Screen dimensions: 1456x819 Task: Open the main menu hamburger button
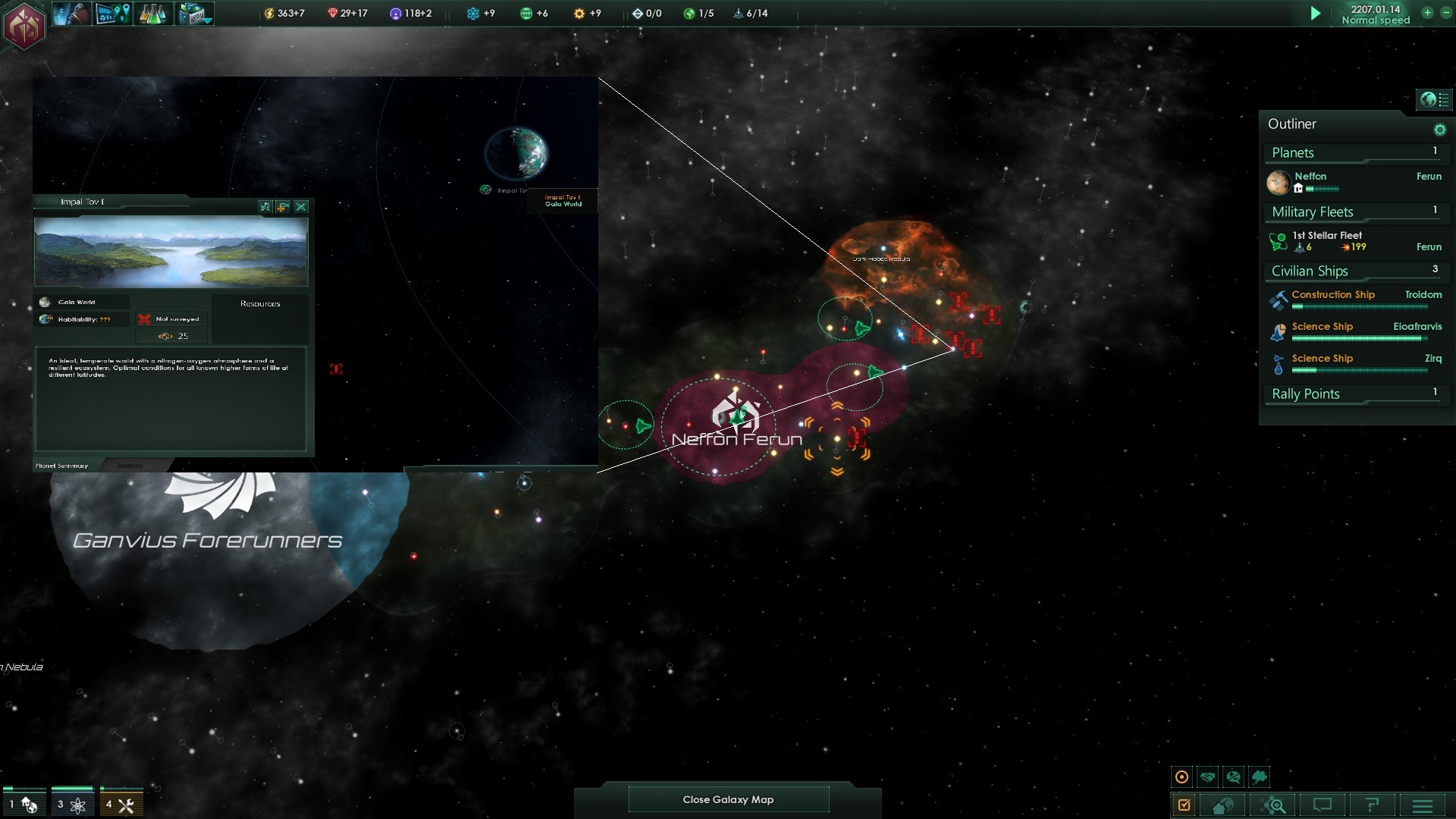coord(1423,805)
